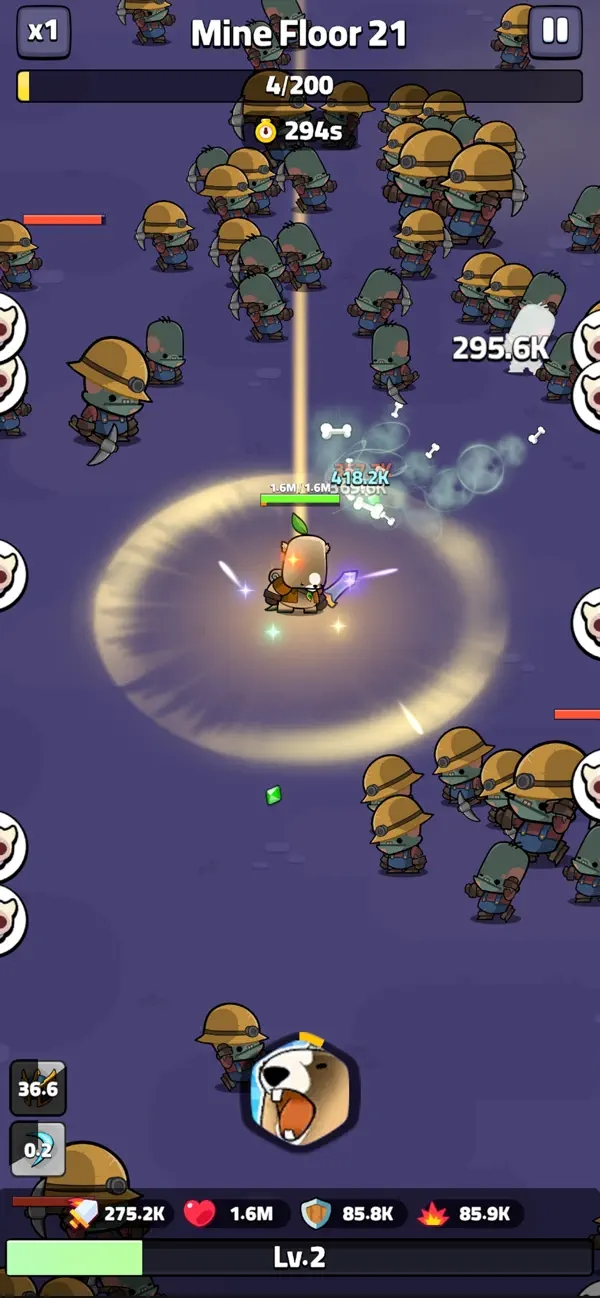The width and height of the screenshot is (600, 1298).
Task: Select the blue crescent slash skill icon
Action: pyautogui.click(x=38, y=1149)
